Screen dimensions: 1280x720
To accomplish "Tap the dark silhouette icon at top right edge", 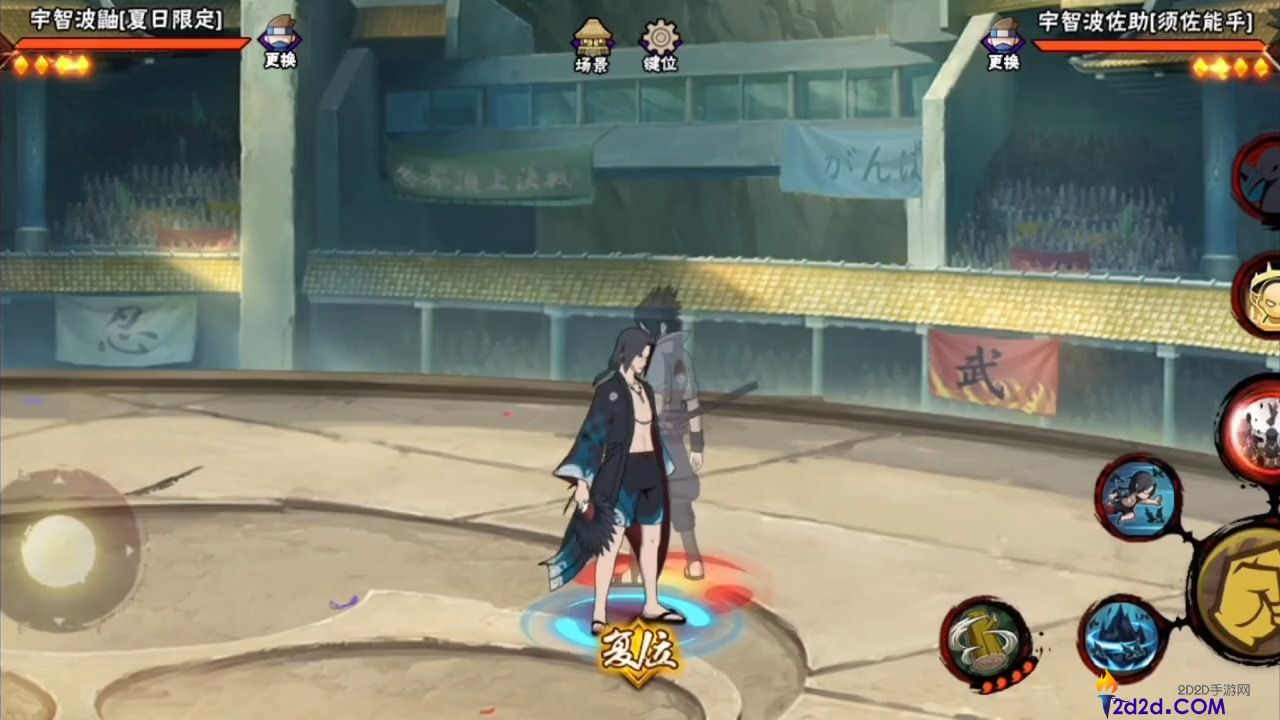I will [1260, 177].
